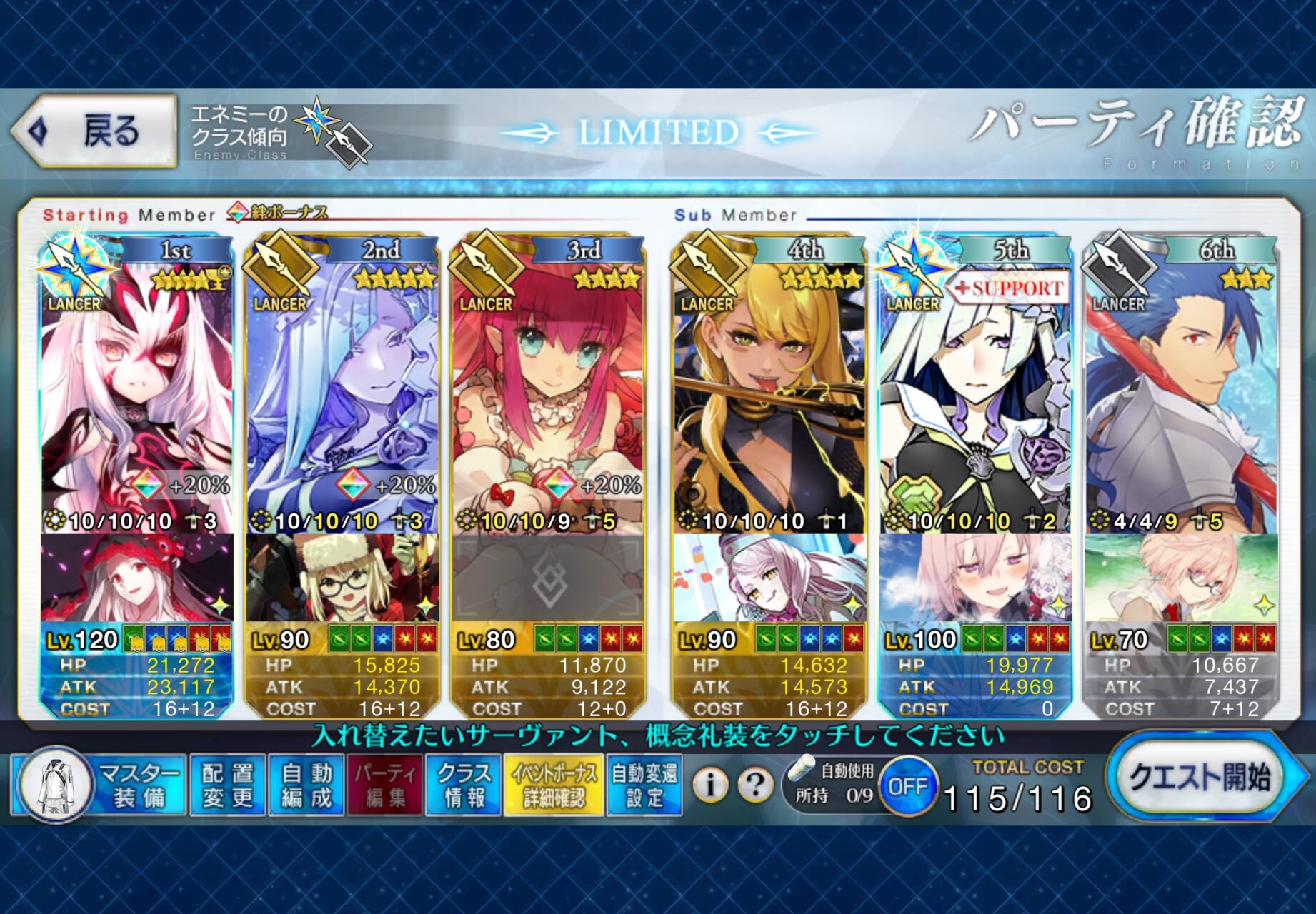The height and width of the screenshot is (914, 1316).
Task: Select the 3rd slot pink-haired Lancer
Action: tap(548, 386)
